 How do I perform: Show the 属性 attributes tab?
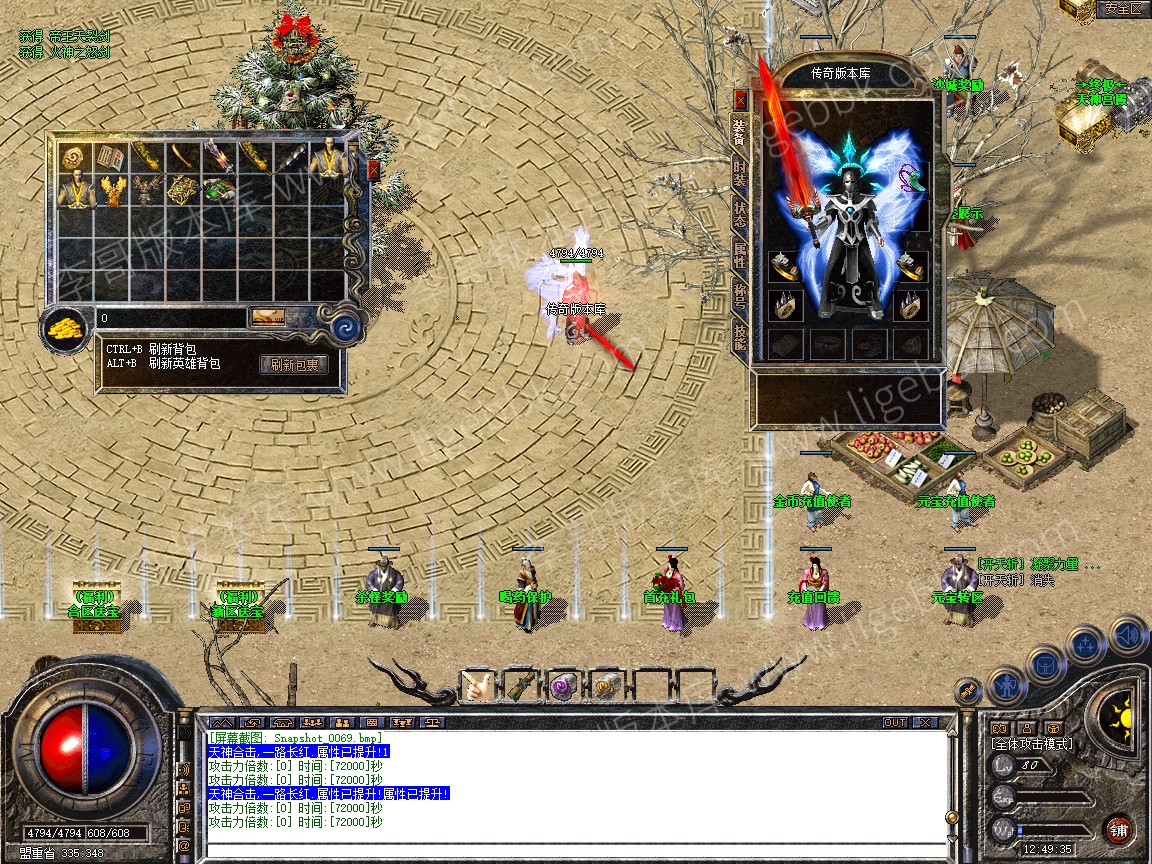[x=740, y=256]
